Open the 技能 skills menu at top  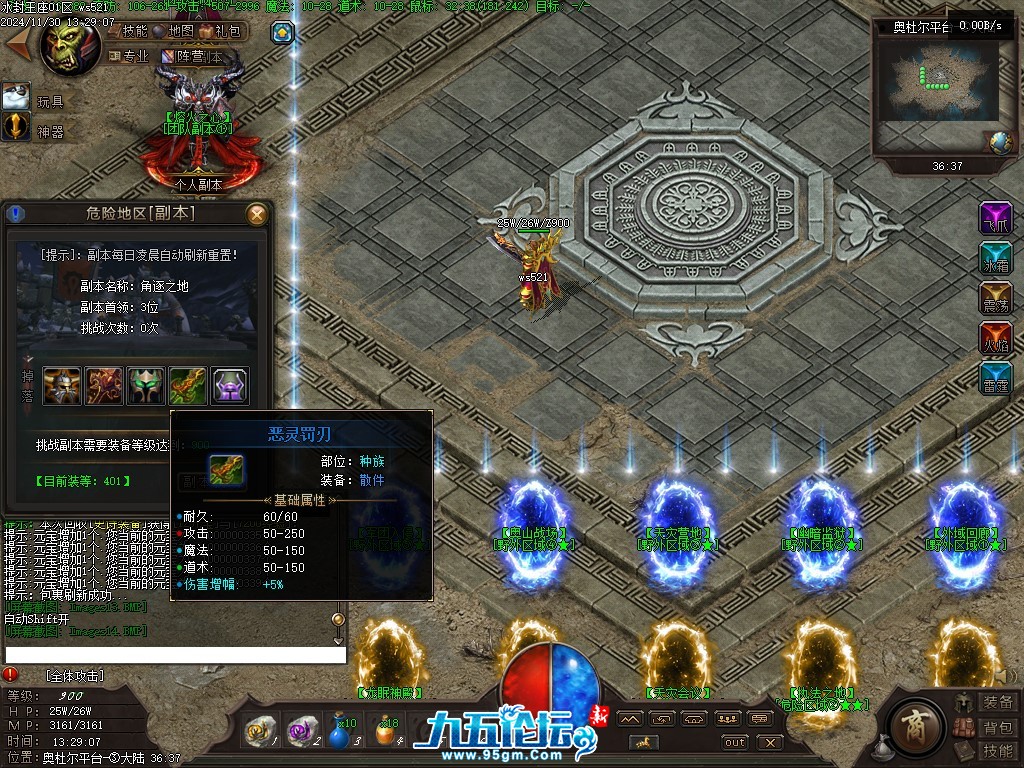[127, 31]
